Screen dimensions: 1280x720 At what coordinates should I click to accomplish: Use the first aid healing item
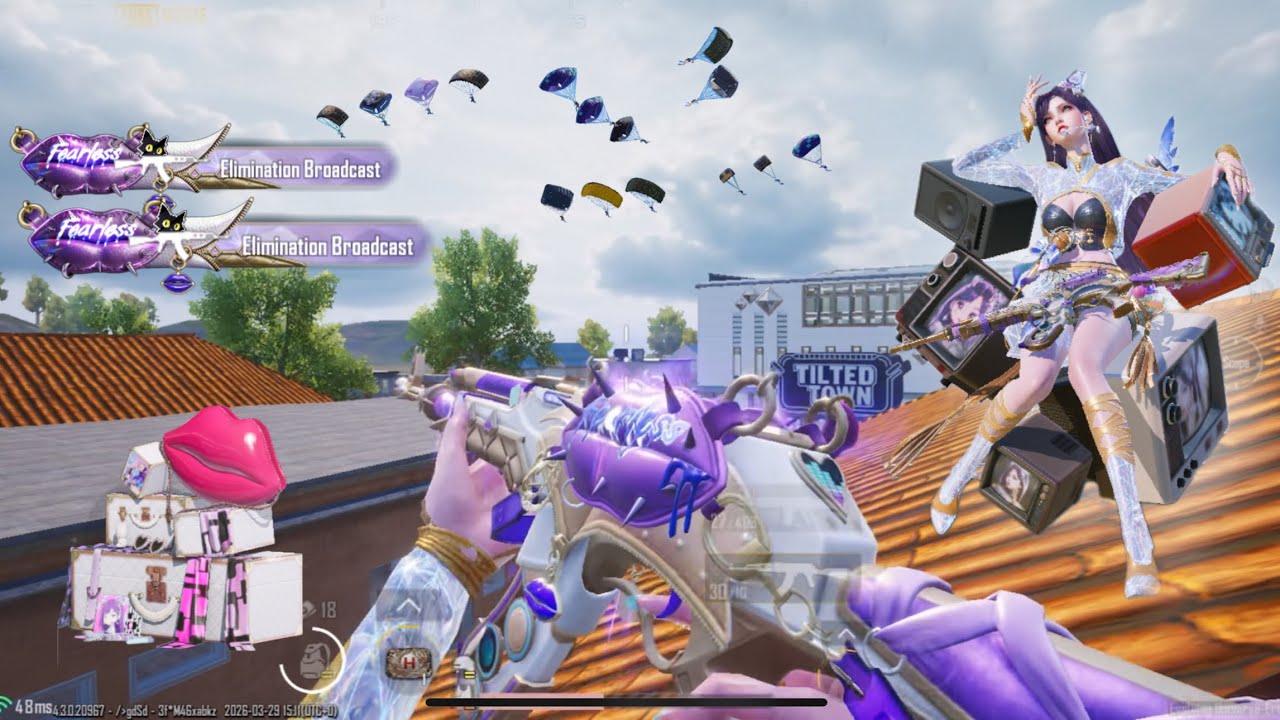pos(408,661)
